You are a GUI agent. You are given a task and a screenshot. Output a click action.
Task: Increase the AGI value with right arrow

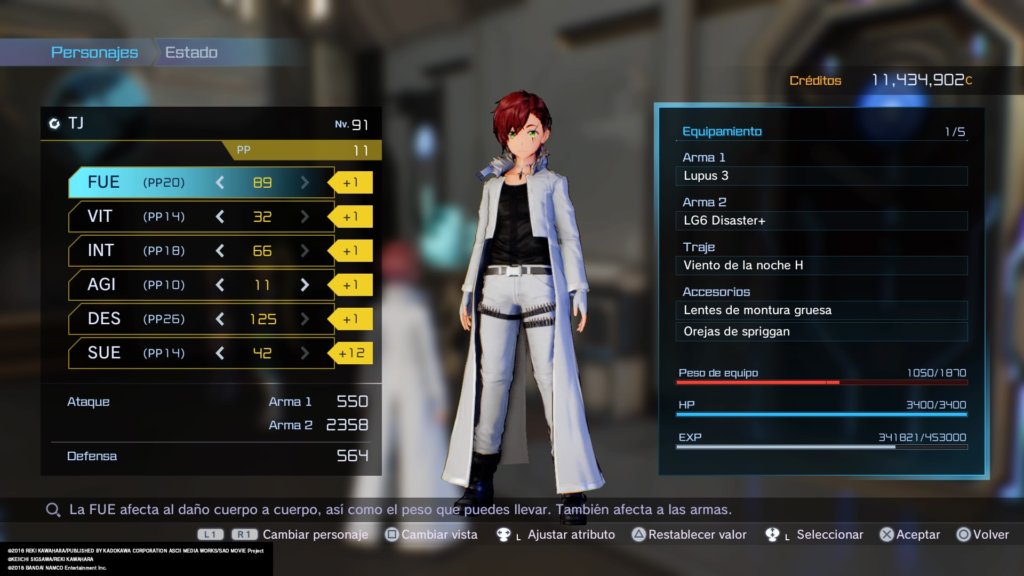(x=305, y=285)
